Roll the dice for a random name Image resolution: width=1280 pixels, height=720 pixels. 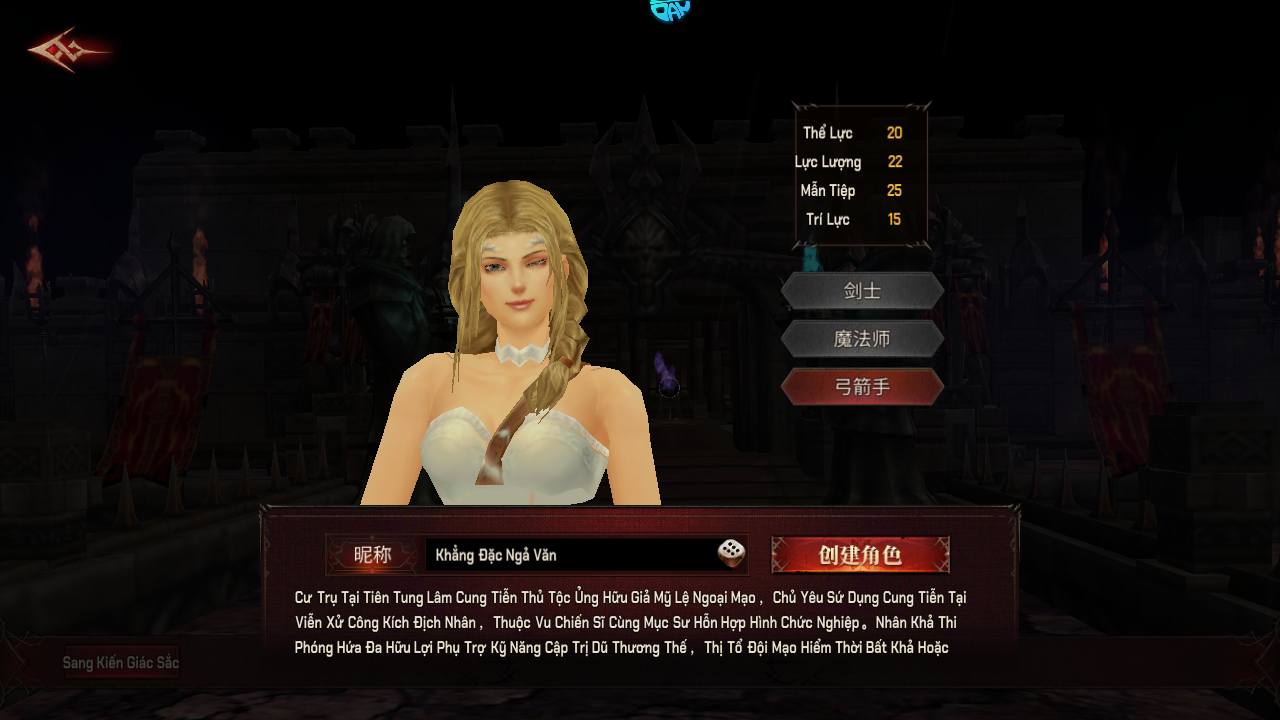pos(731,554)
